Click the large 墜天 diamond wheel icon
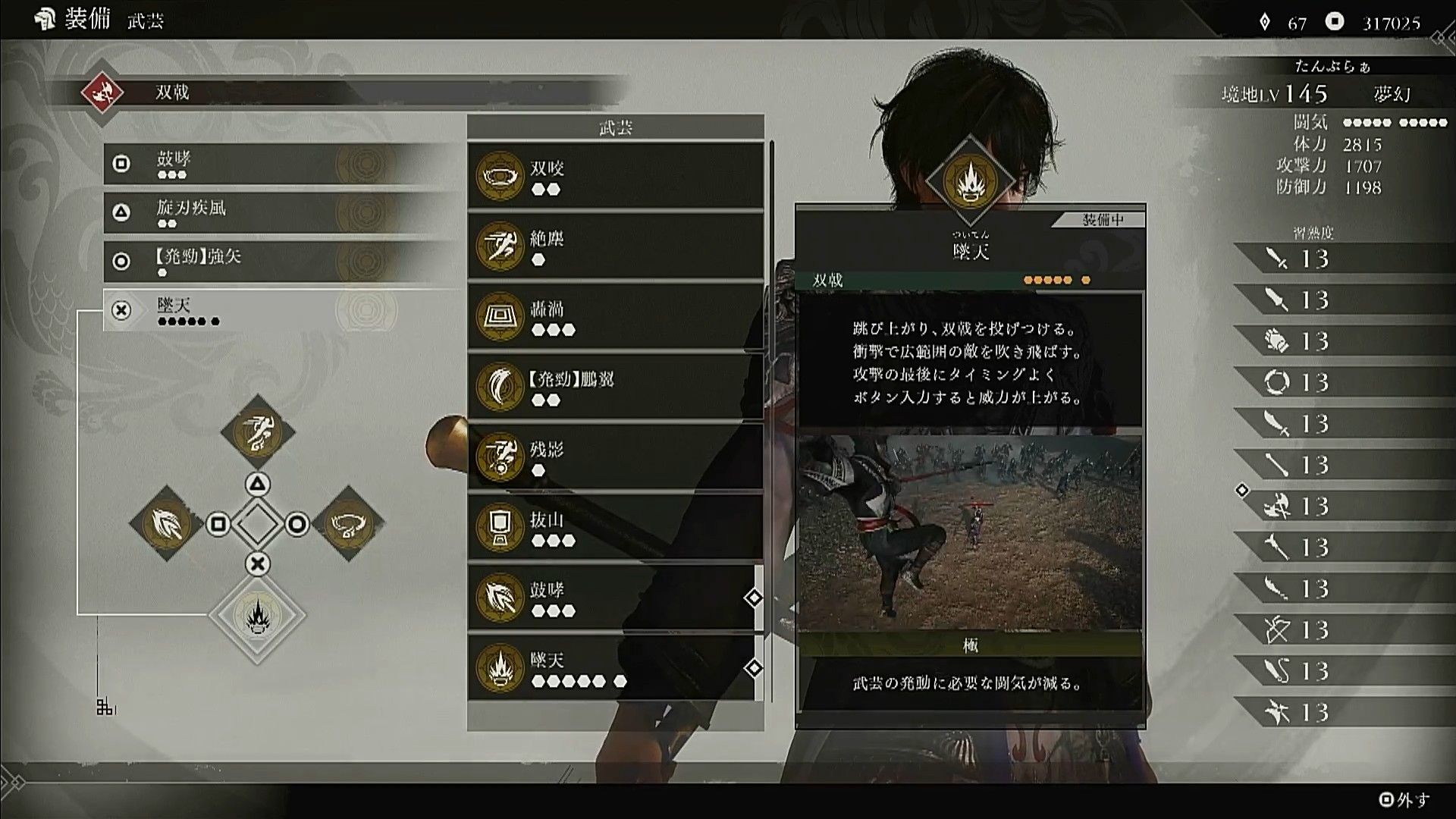 [257, 615]
